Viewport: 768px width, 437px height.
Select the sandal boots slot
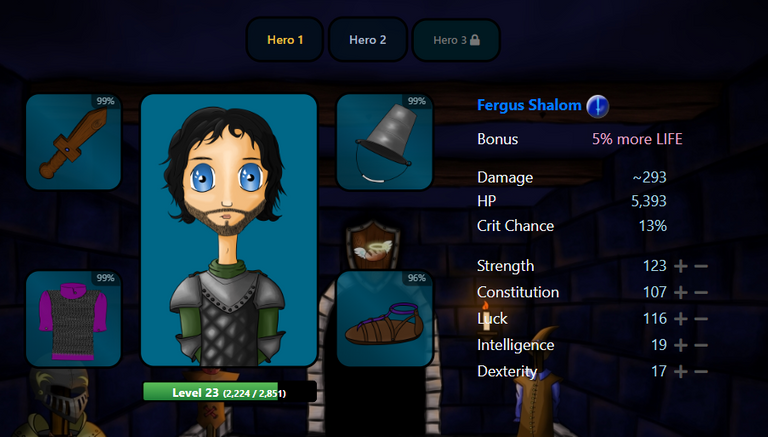(x=384, y=318)
